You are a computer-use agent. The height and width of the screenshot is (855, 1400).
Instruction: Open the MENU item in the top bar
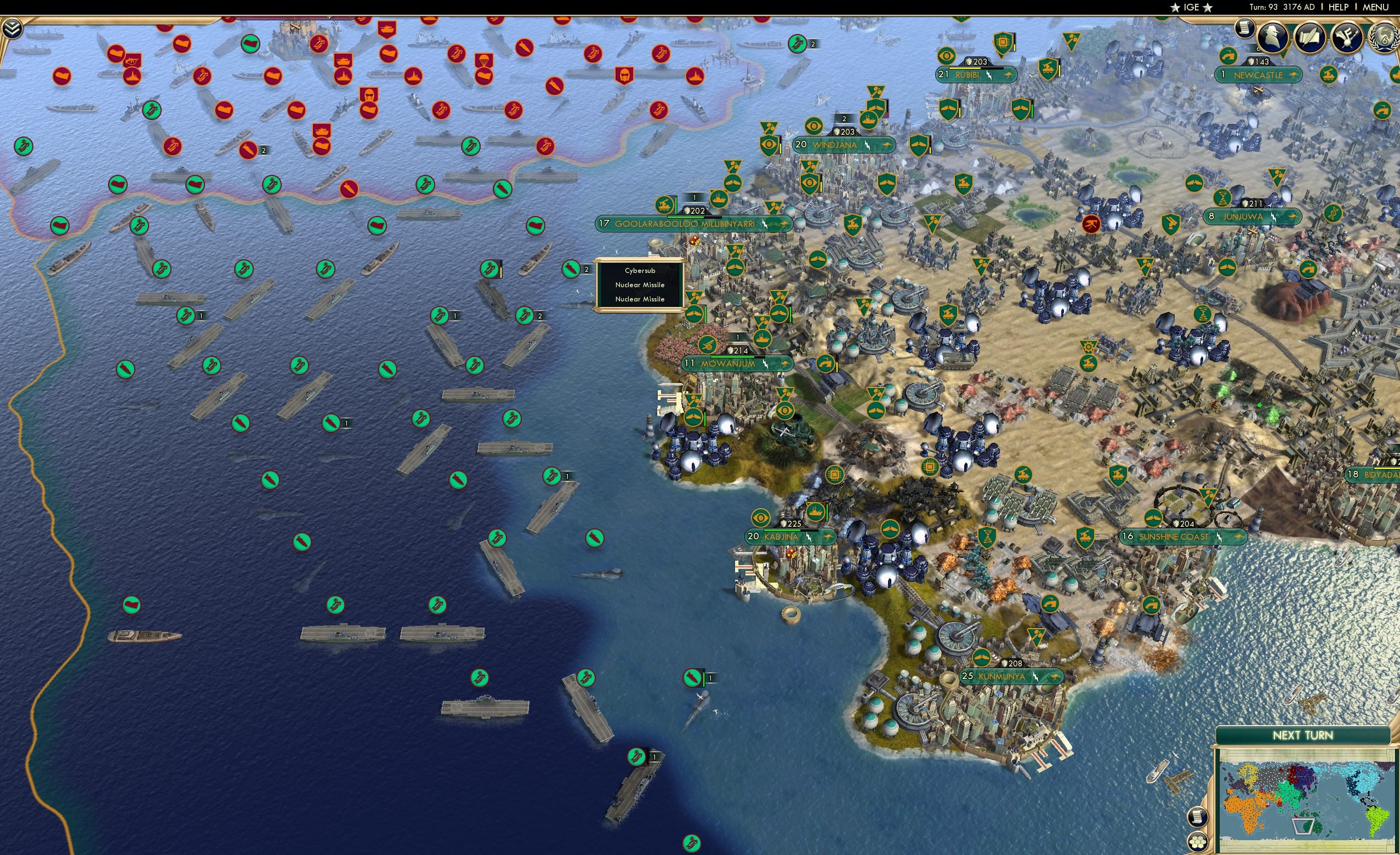click(x=1375, y=7)
